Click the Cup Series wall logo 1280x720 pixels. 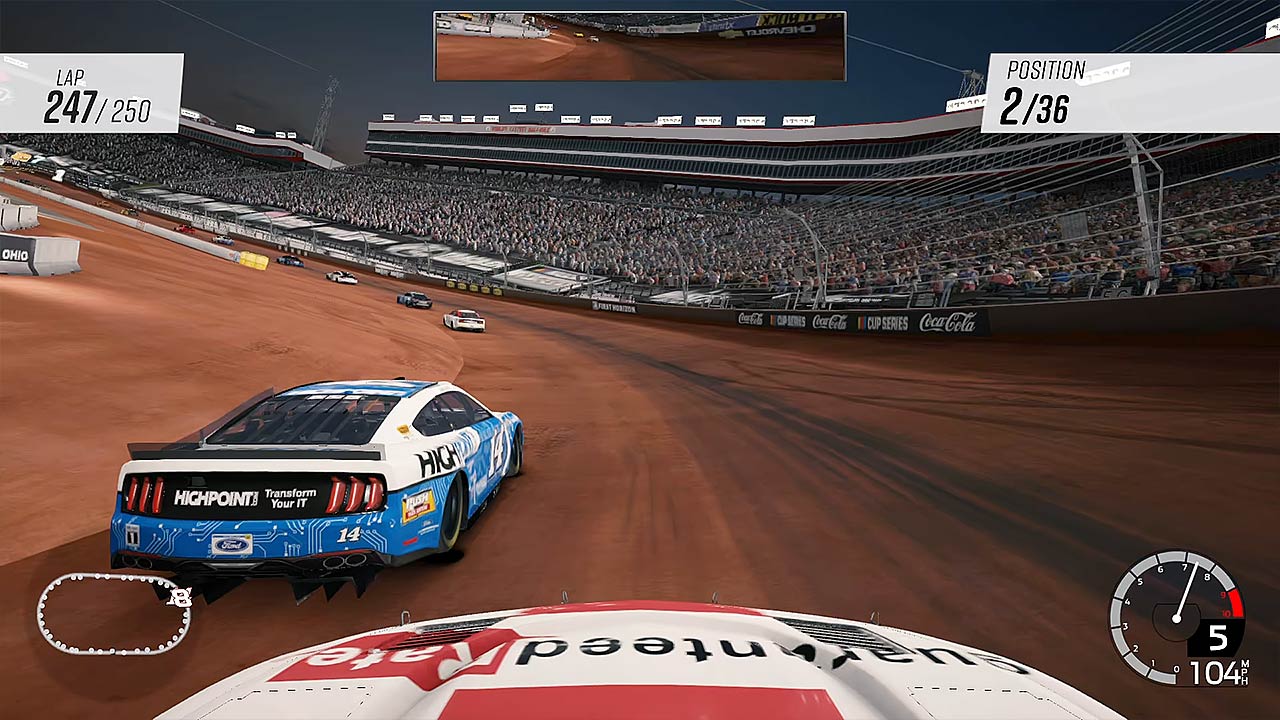pos(887,323)
